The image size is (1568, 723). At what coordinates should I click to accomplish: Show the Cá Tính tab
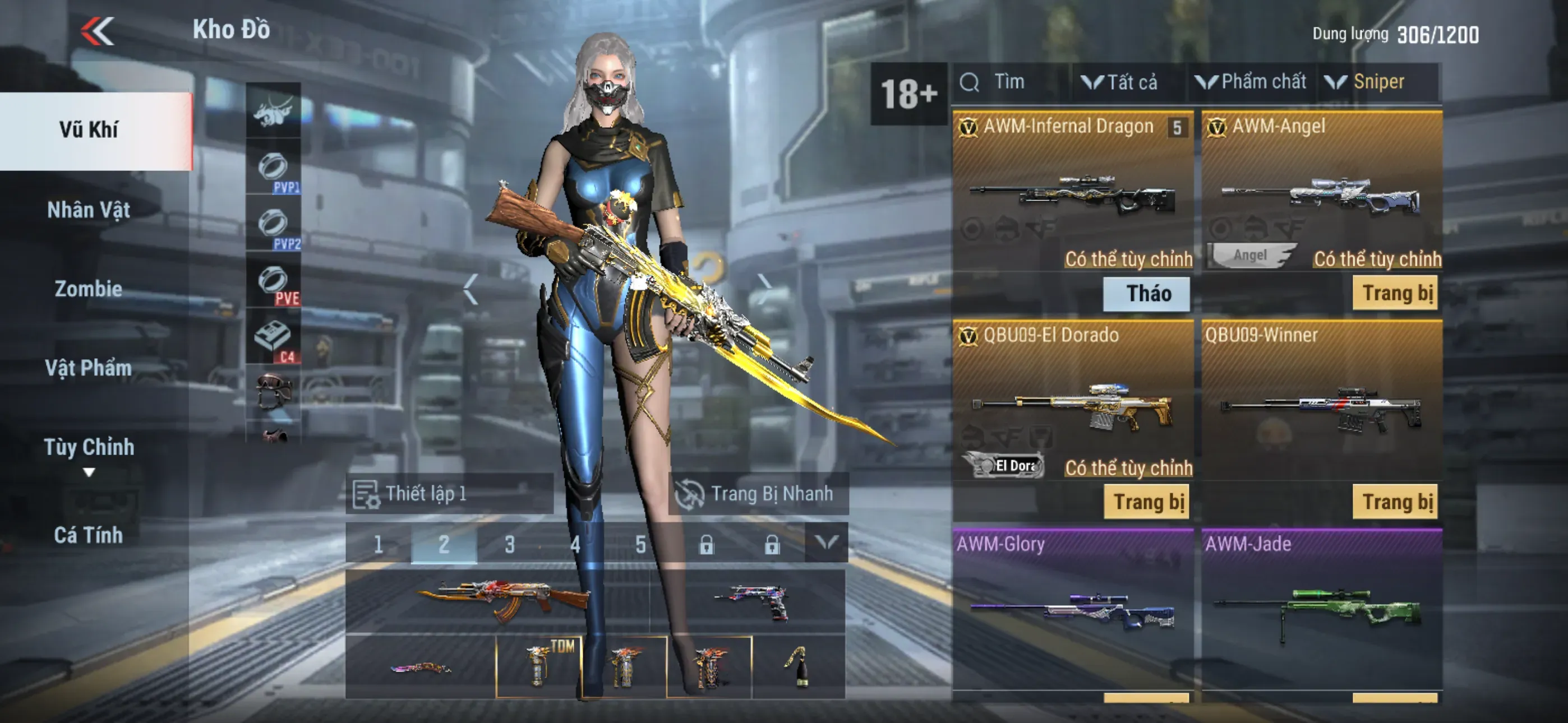tap(89, 535)
